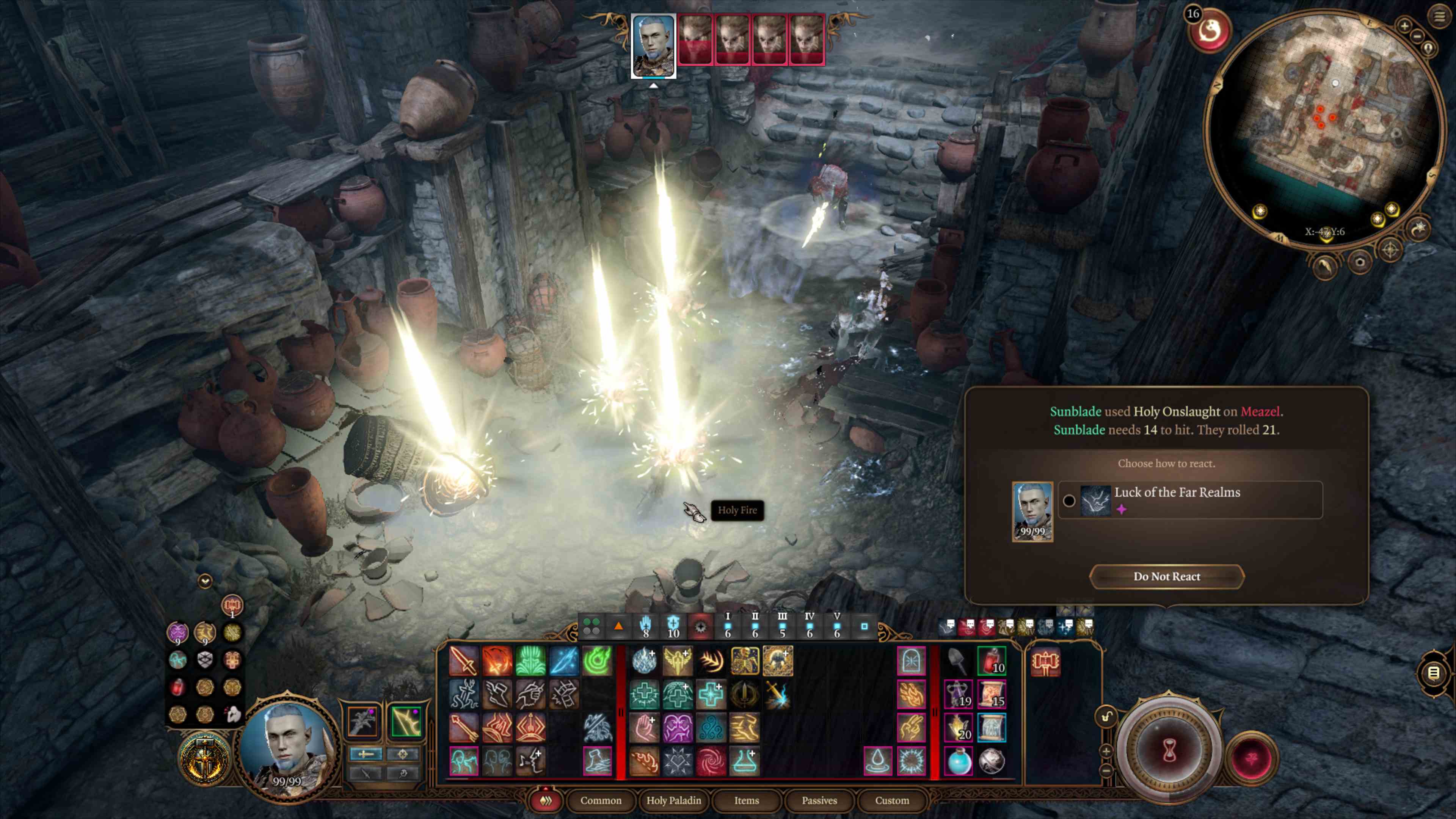Select the shovel item in the hotbar
This screenshot has height=819, width=1456.
pyautogui.click(x=958, y=661)
